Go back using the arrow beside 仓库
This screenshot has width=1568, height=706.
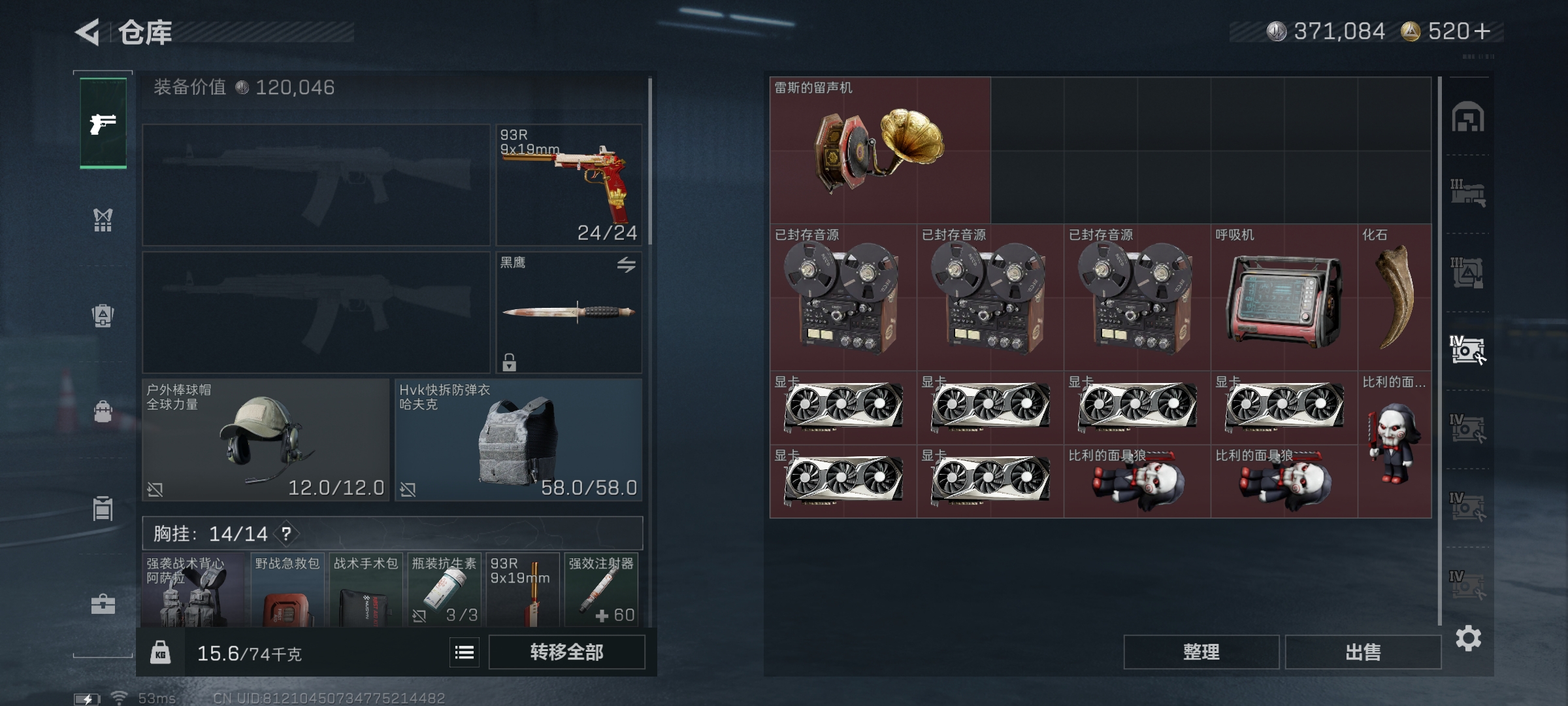88,32
